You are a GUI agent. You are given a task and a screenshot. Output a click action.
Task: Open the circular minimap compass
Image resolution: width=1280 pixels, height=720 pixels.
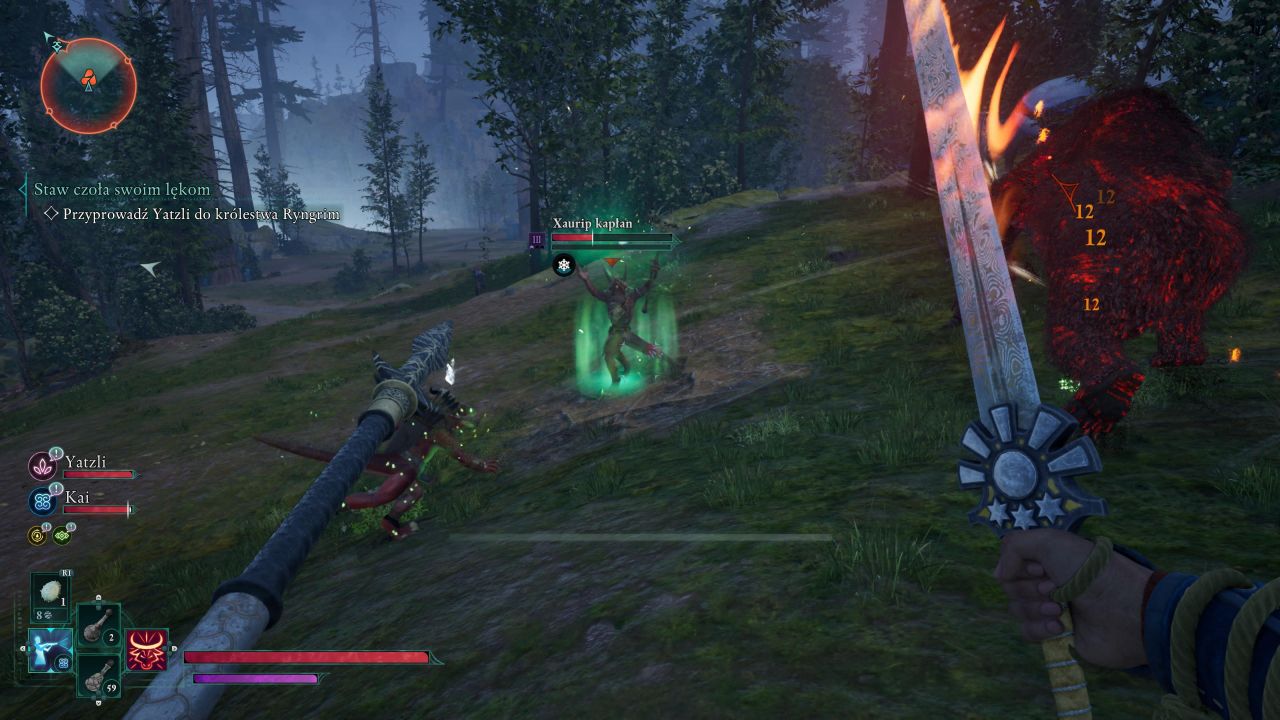point(88,85)
